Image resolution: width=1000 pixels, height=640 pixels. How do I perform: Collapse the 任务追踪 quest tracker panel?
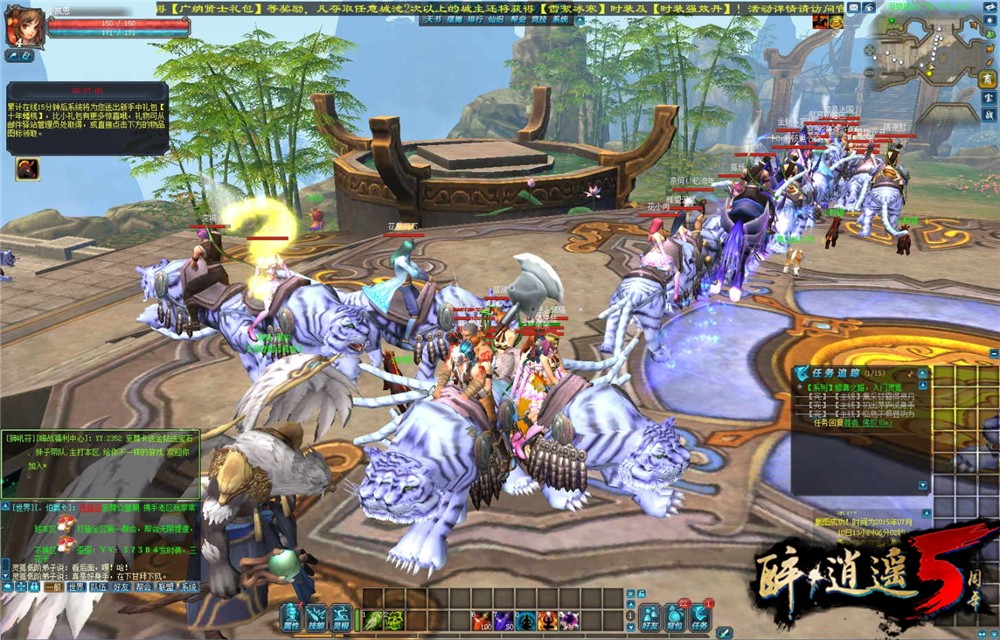point(921,373)
